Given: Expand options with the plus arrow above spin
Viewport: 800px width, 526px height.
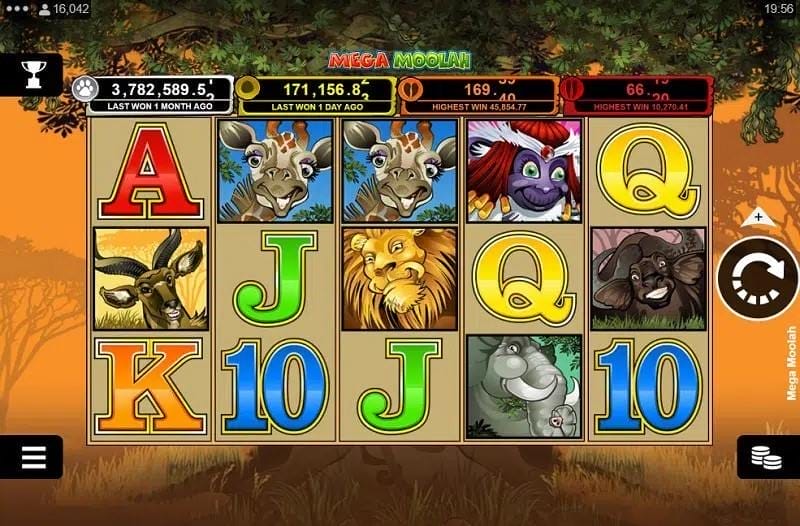Looking at the screenshot, I should 758,216.
